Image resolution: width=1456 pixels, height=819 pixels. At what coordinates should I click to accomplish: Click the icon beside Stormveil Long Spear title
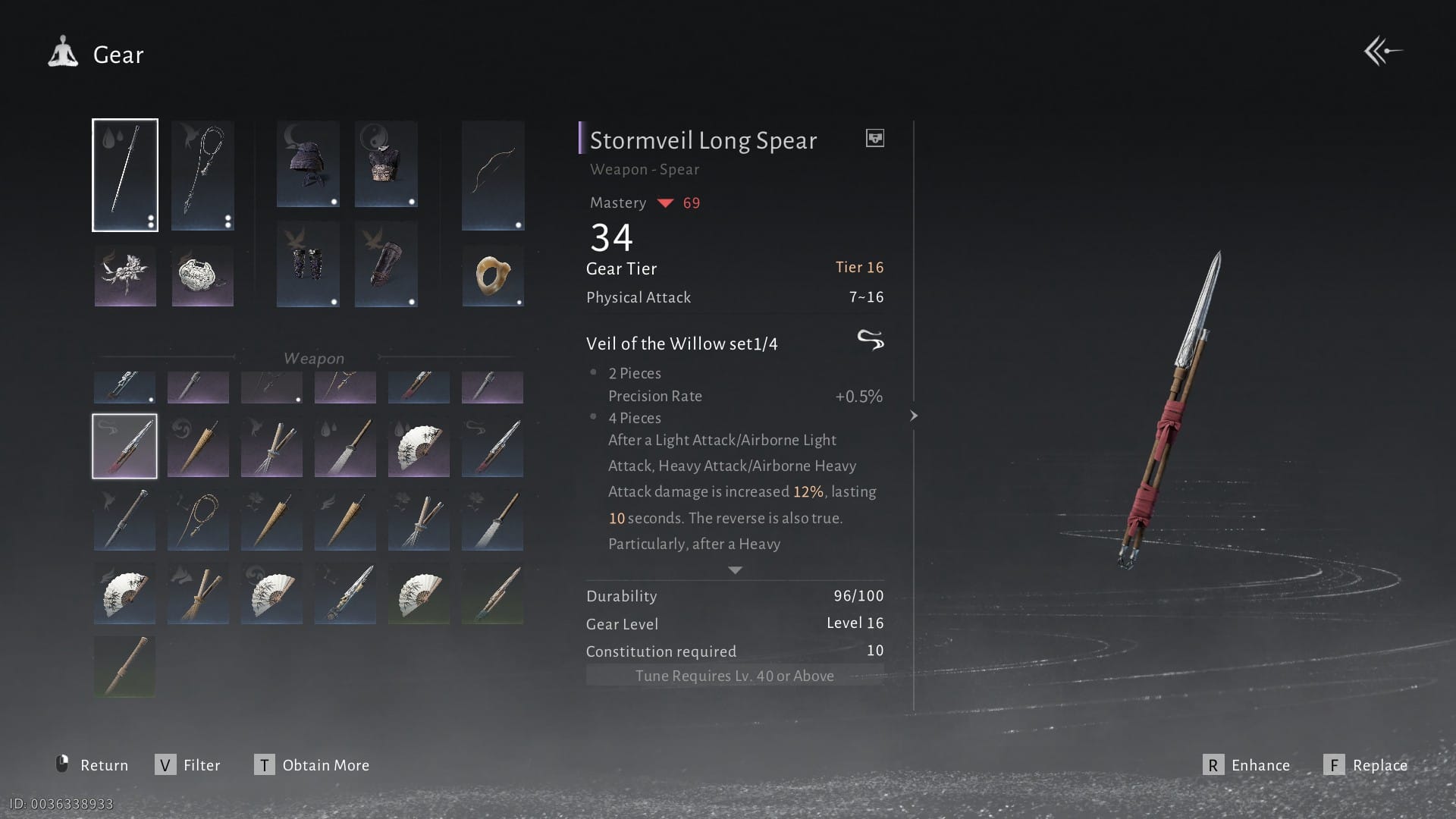[x=874, y=138]
